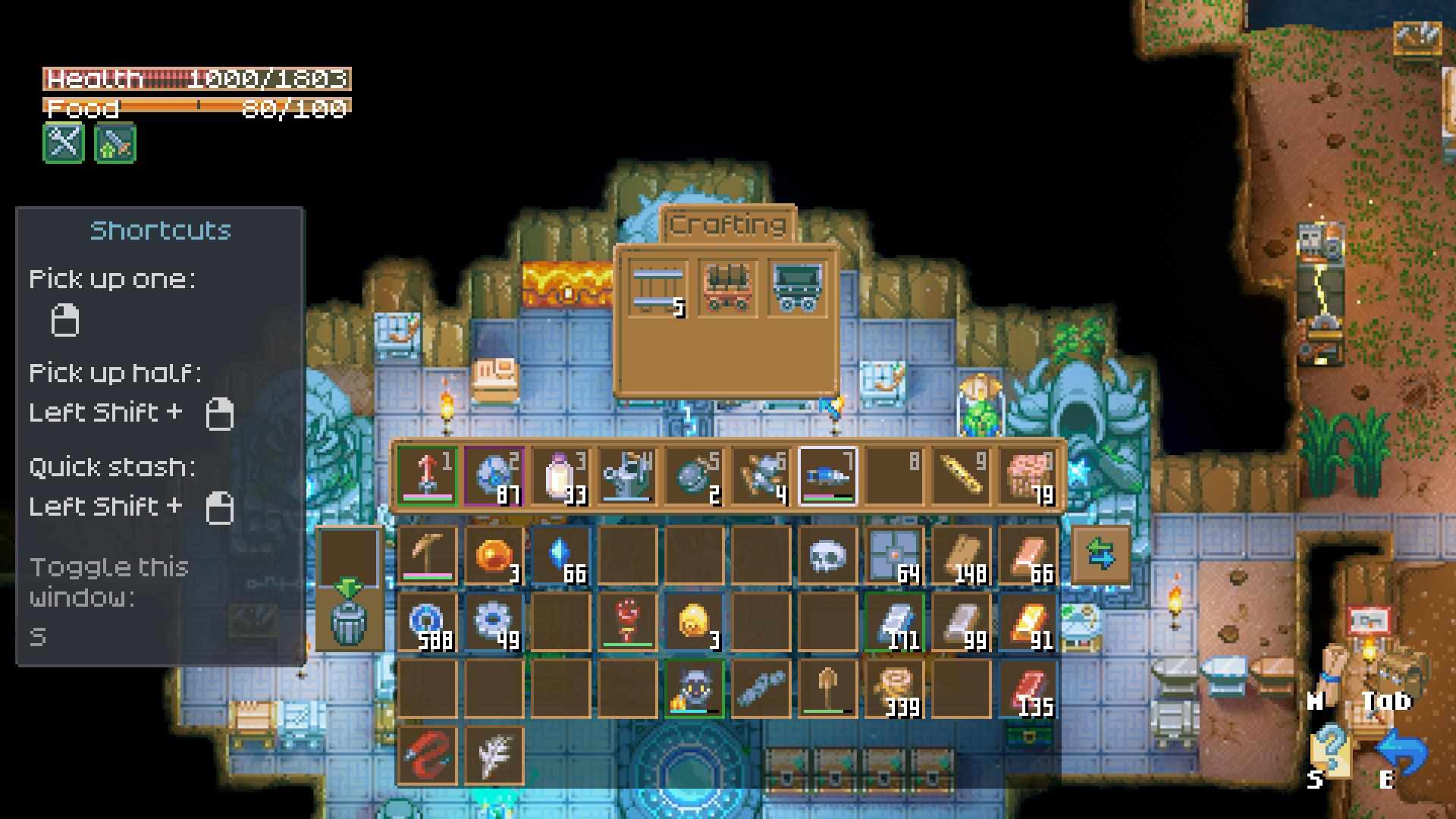1456x819 pixels.
Task: Select the pickaxe in the inventory
Action: (x=427, y=556)
